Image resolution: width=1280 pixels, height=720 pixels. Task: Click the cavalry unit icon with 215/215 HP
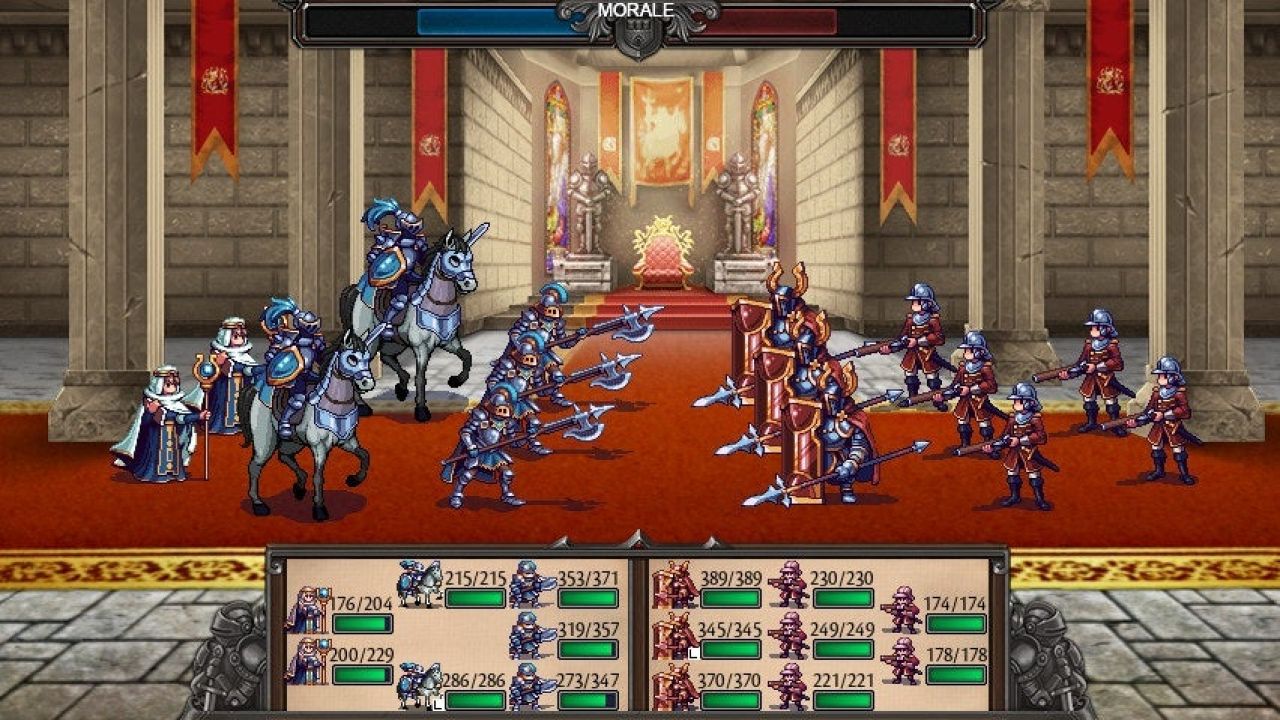pos(419,583)
